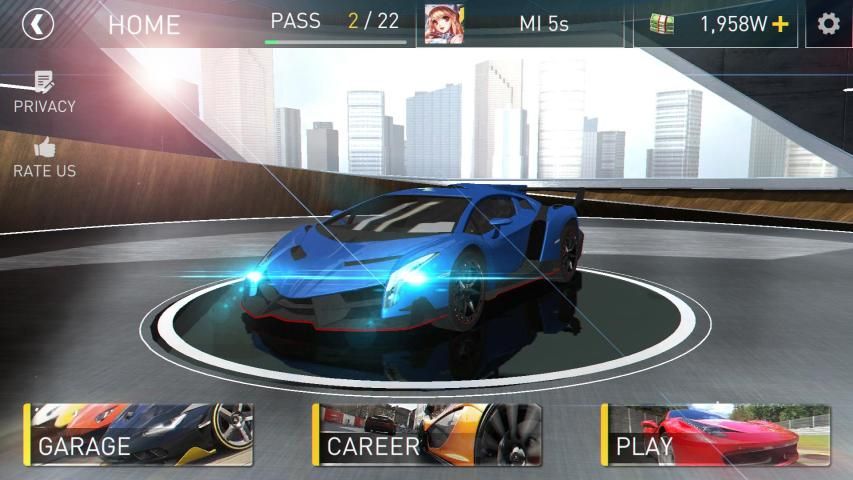This screenshot has width=853, height=480.
Task: Go back using the arrow button
Action: pyautogui.click(x=38, y=24)
